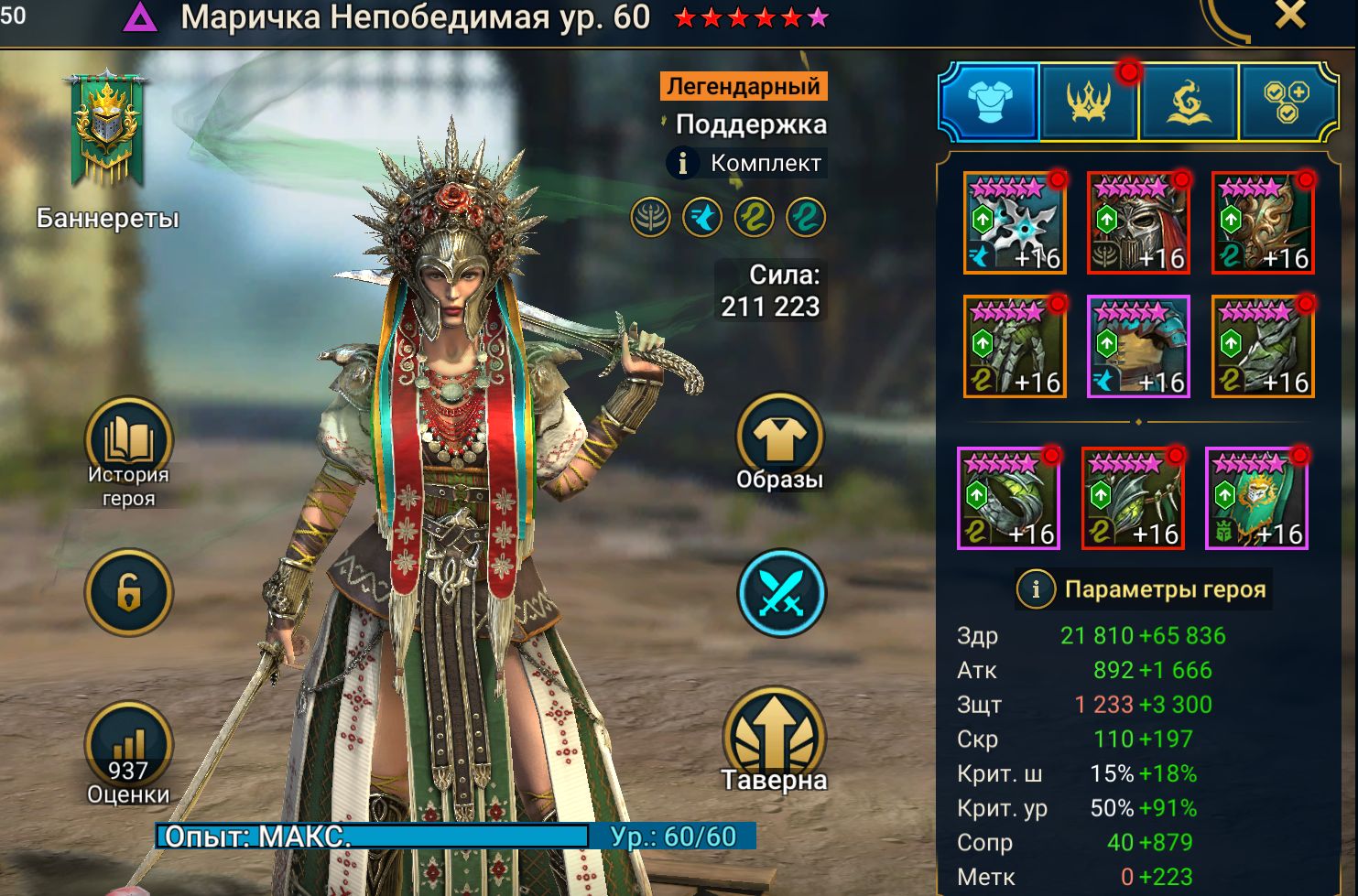Select the ring accessory slot
The image size is (1358, 896).
[x=1008, y=499]
